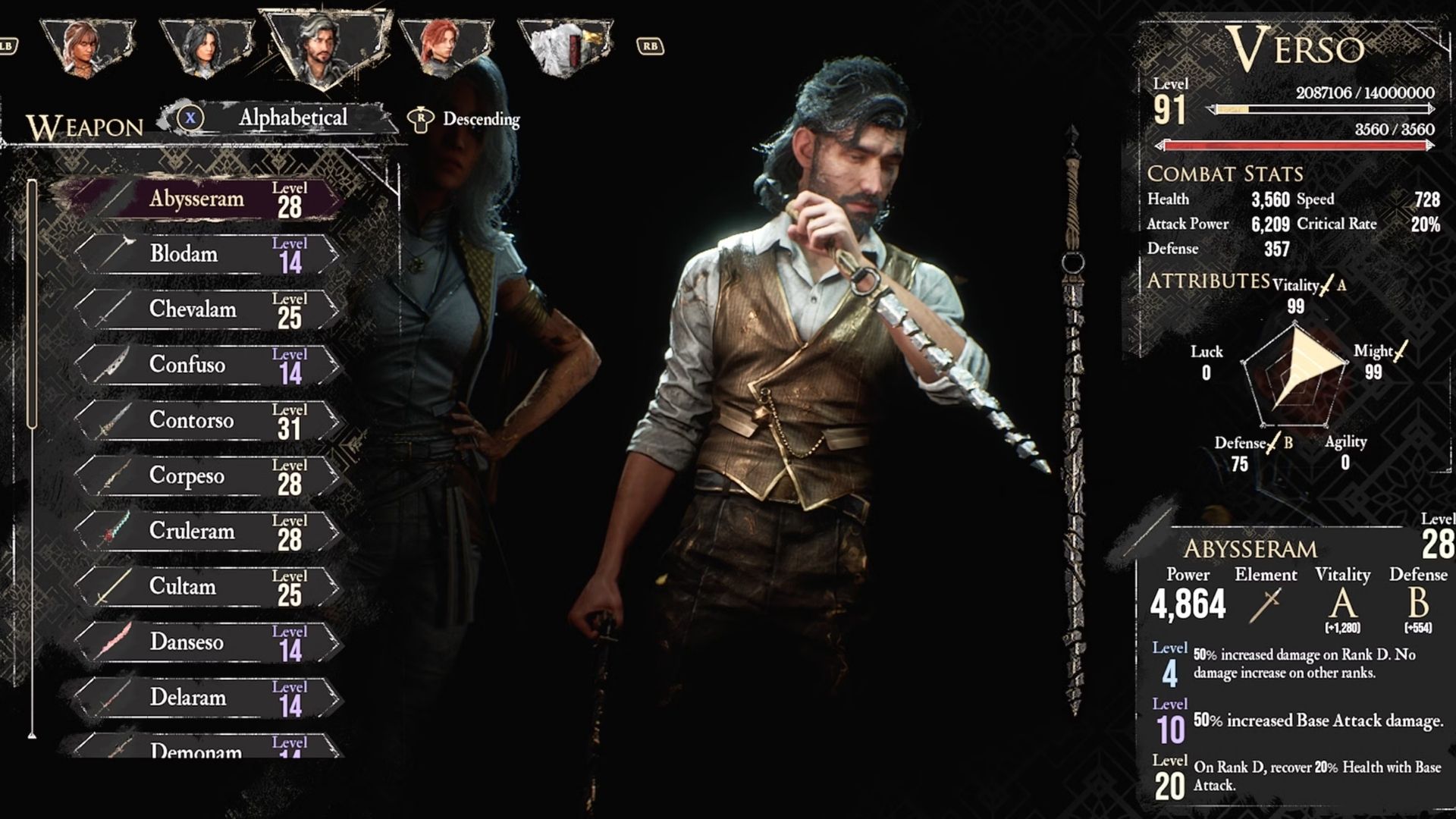Viewport: 1456px width, 819px height.
Task: Choose the Blodam weapon row
Action: pos(205,254)
